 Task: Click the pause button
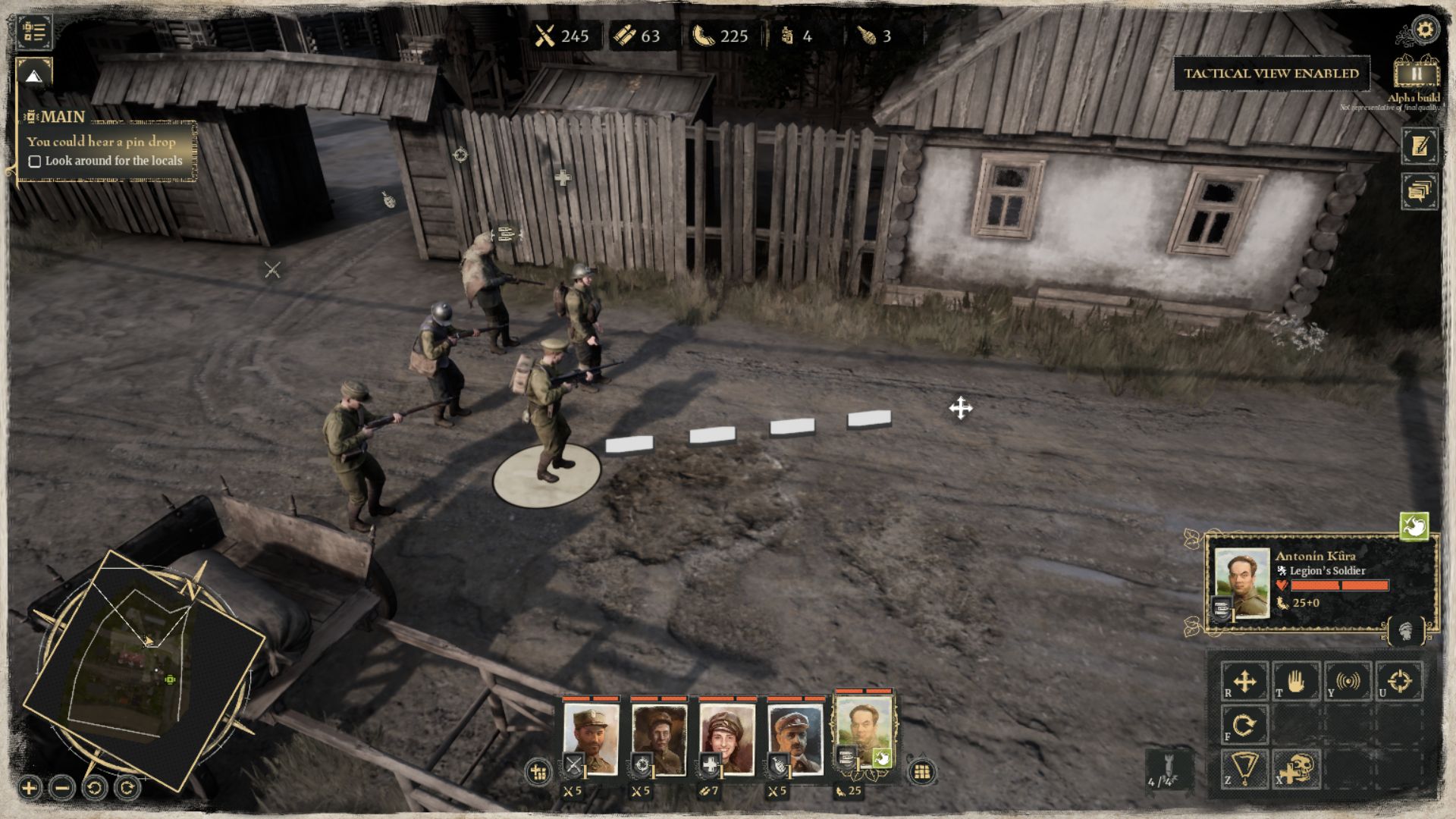pos(1416,74)
